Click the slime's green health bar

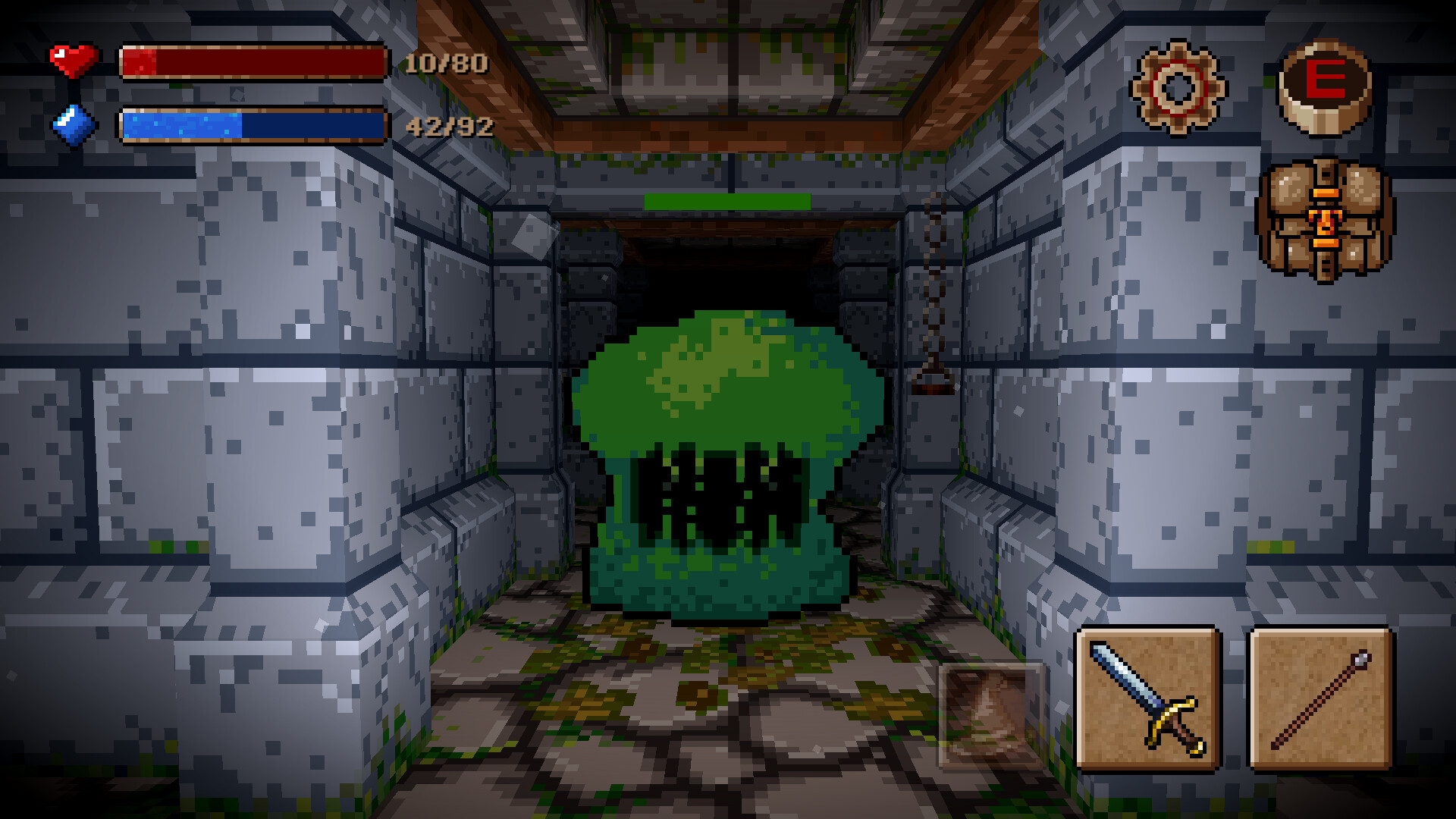[728, 202]
